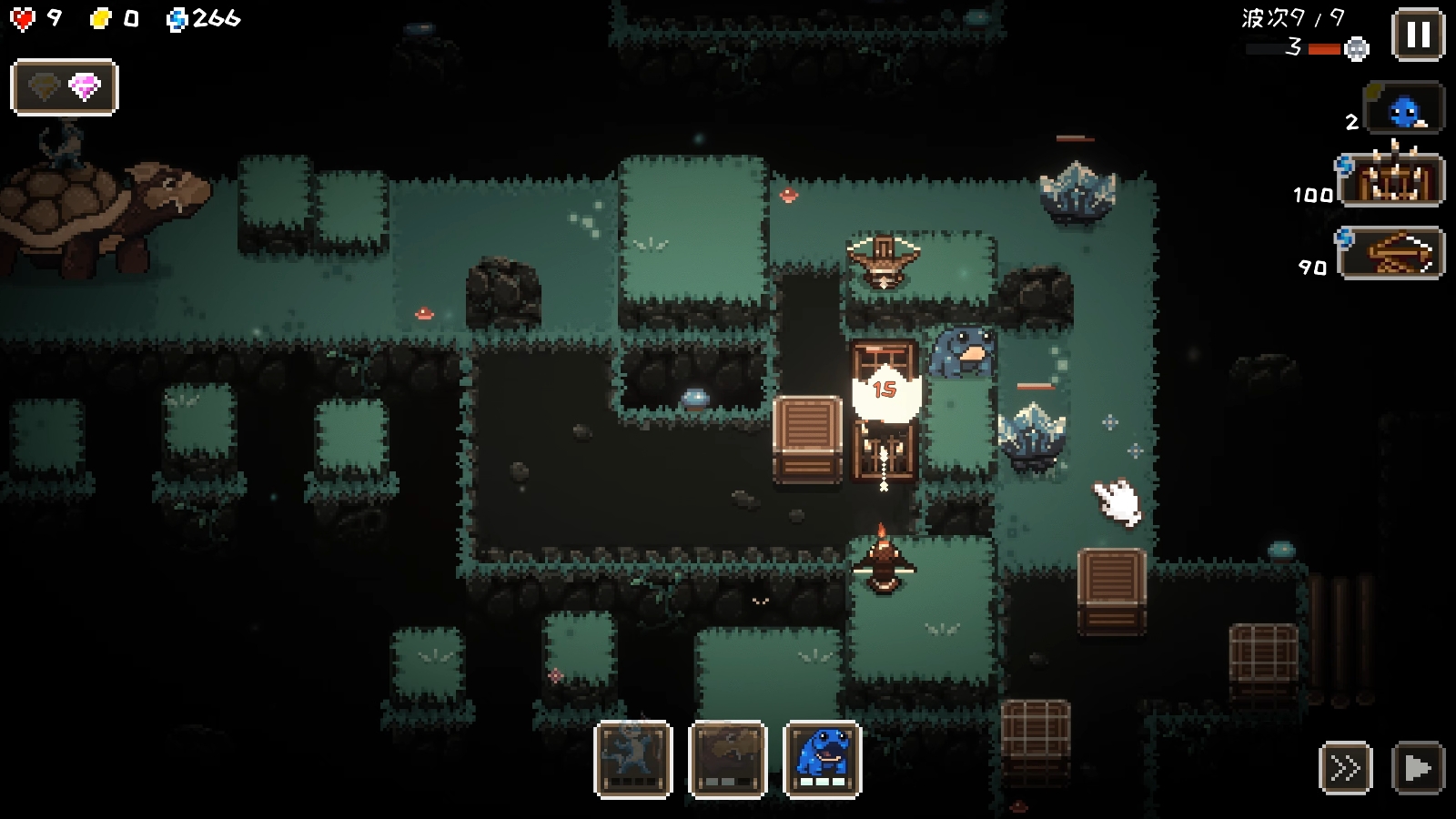Screen dimensions: 1456x819
Task: Pause the game
Action: coord(1418,35)
